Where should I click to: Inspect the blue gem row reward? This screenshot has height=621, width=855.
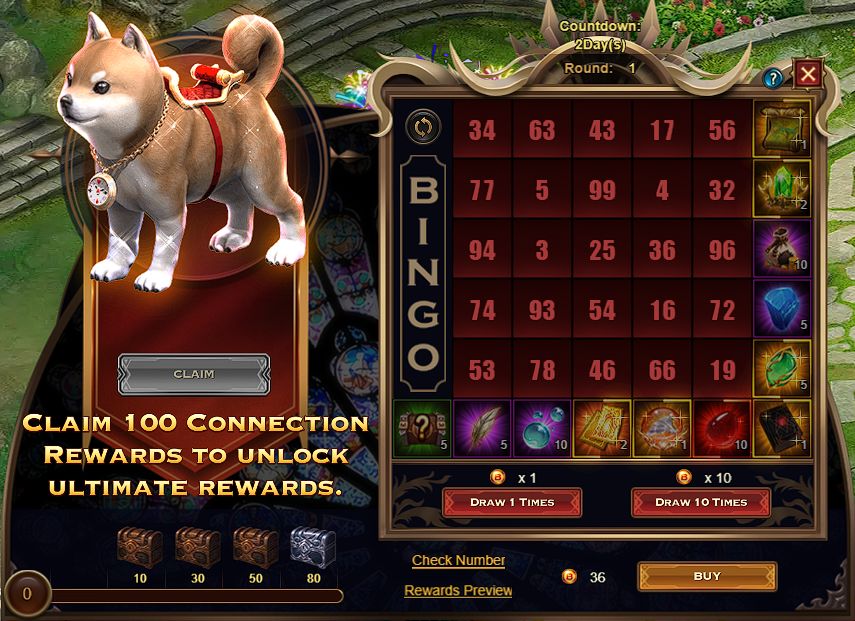pos(782,309)
